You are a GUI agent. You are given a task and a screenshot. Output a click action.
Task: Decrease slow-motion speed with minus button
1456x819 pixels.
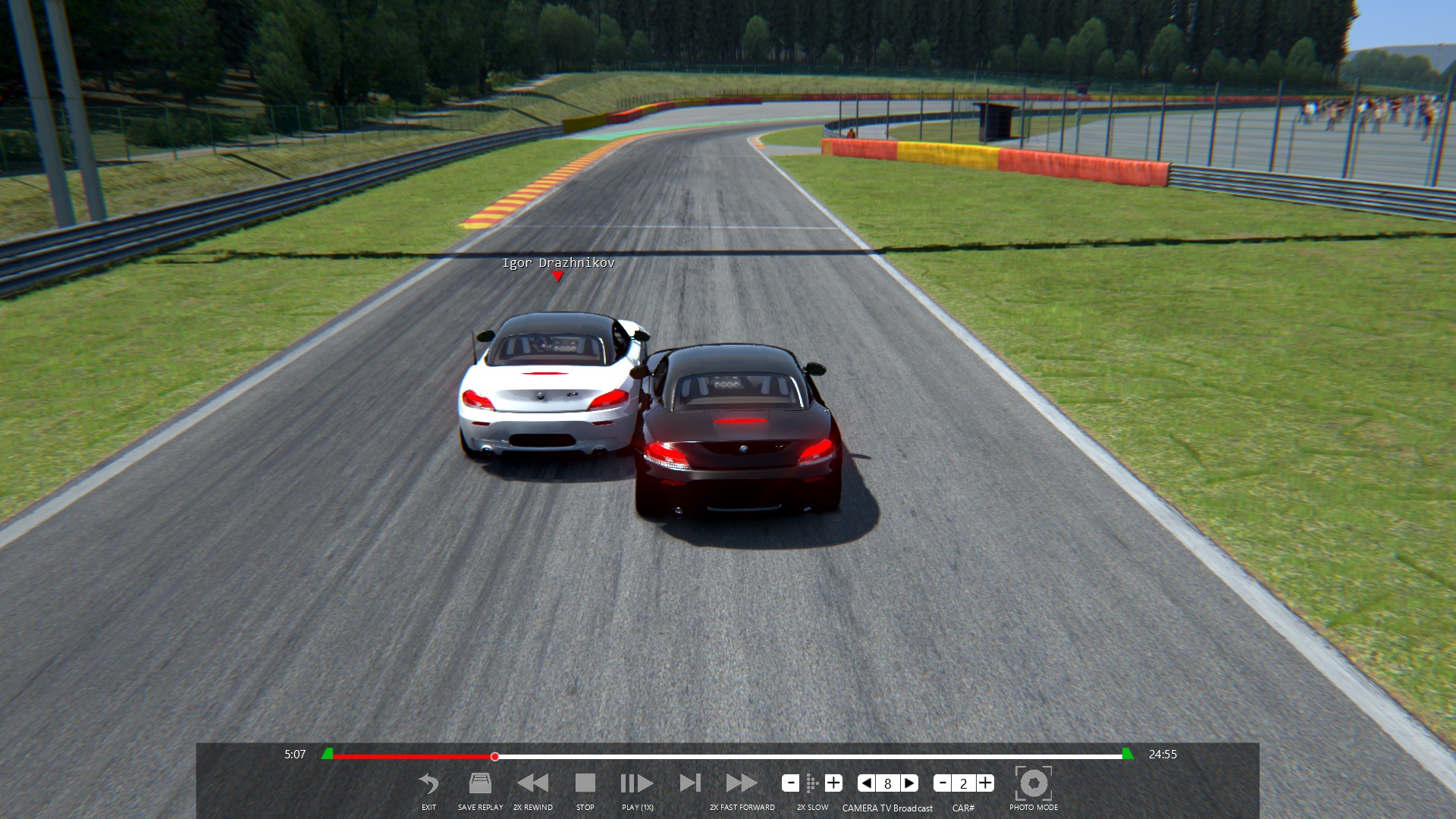click(x=790, y=783)
